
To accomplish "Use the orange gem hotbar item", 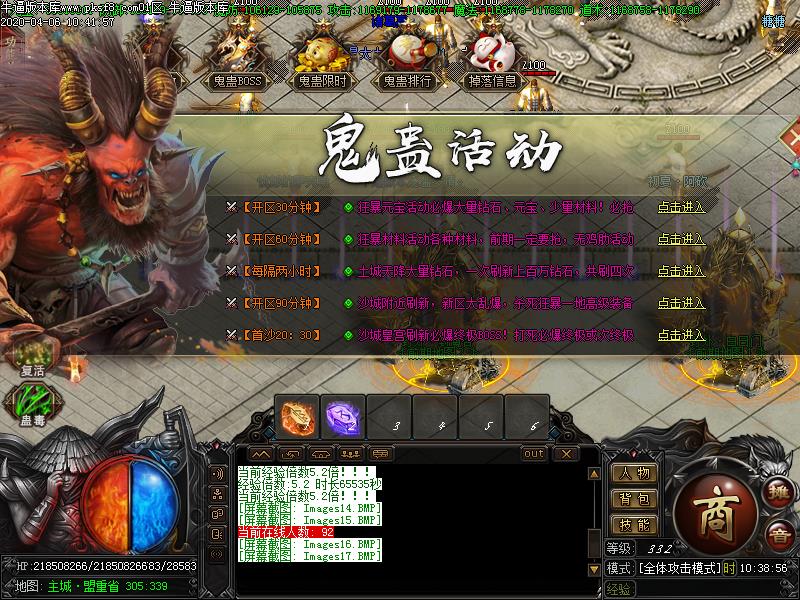I will [298, 418].
